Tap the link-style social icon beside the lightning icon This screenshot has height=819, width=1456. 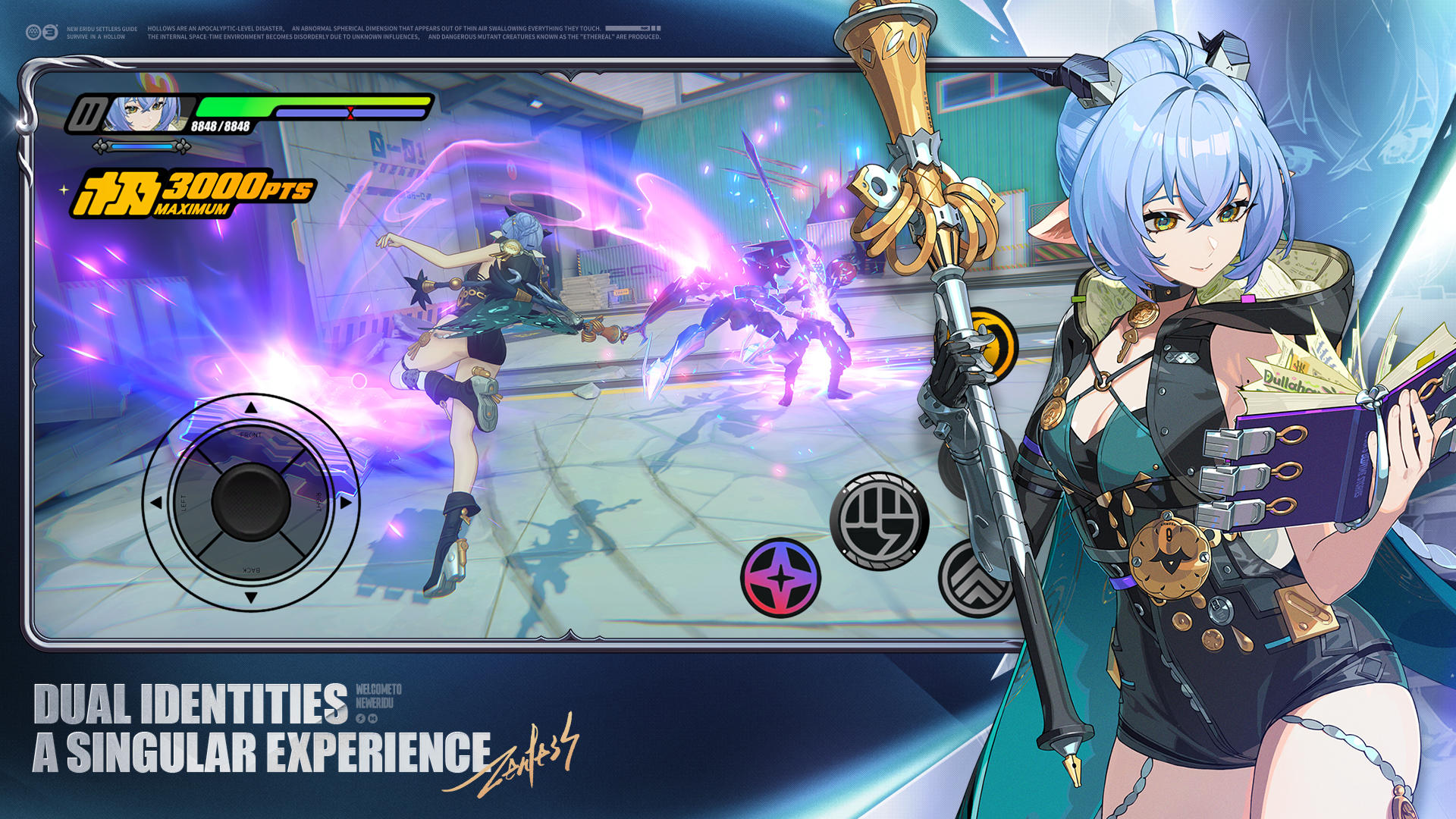tap(372, 719)
